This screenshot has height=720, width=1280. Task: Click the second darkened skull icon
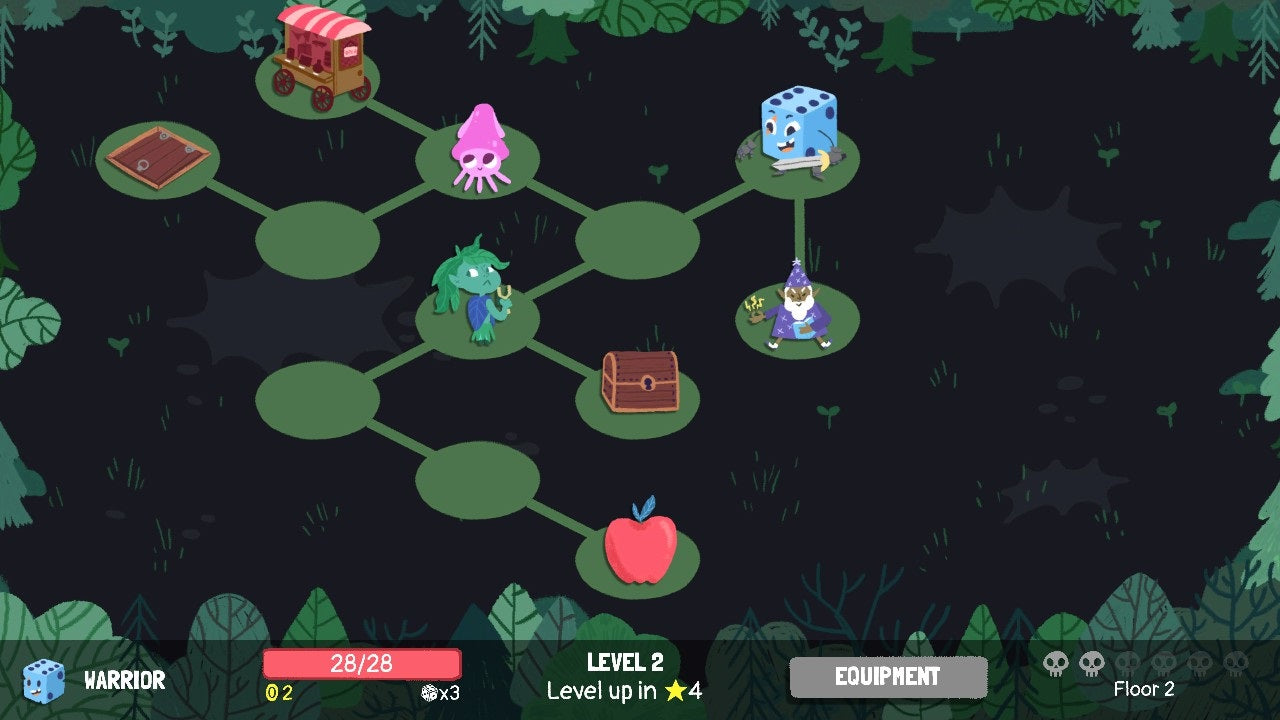tap(1163, 663)
